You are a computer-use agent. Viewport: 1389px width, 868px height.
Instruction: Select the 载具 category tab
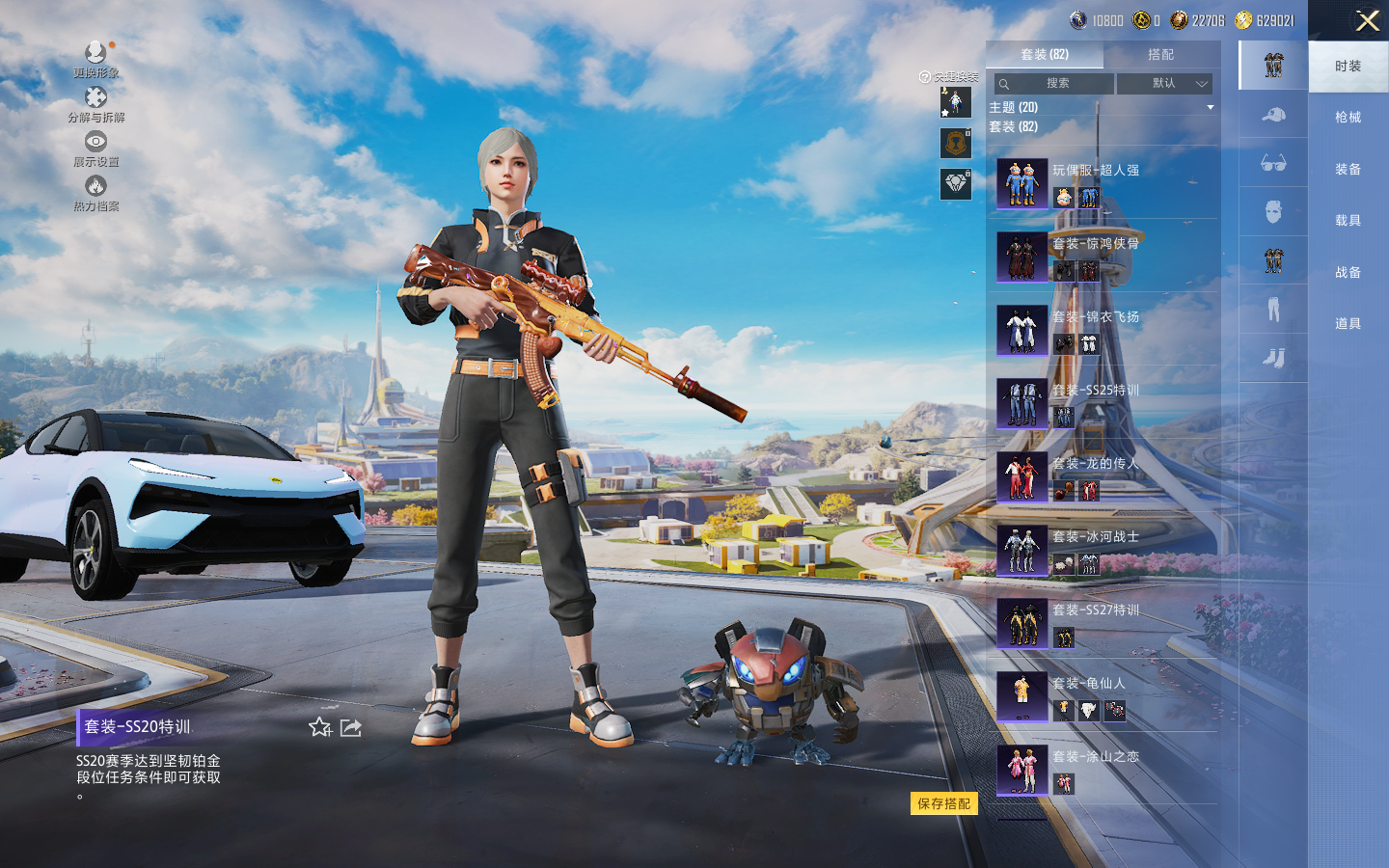1348,221
